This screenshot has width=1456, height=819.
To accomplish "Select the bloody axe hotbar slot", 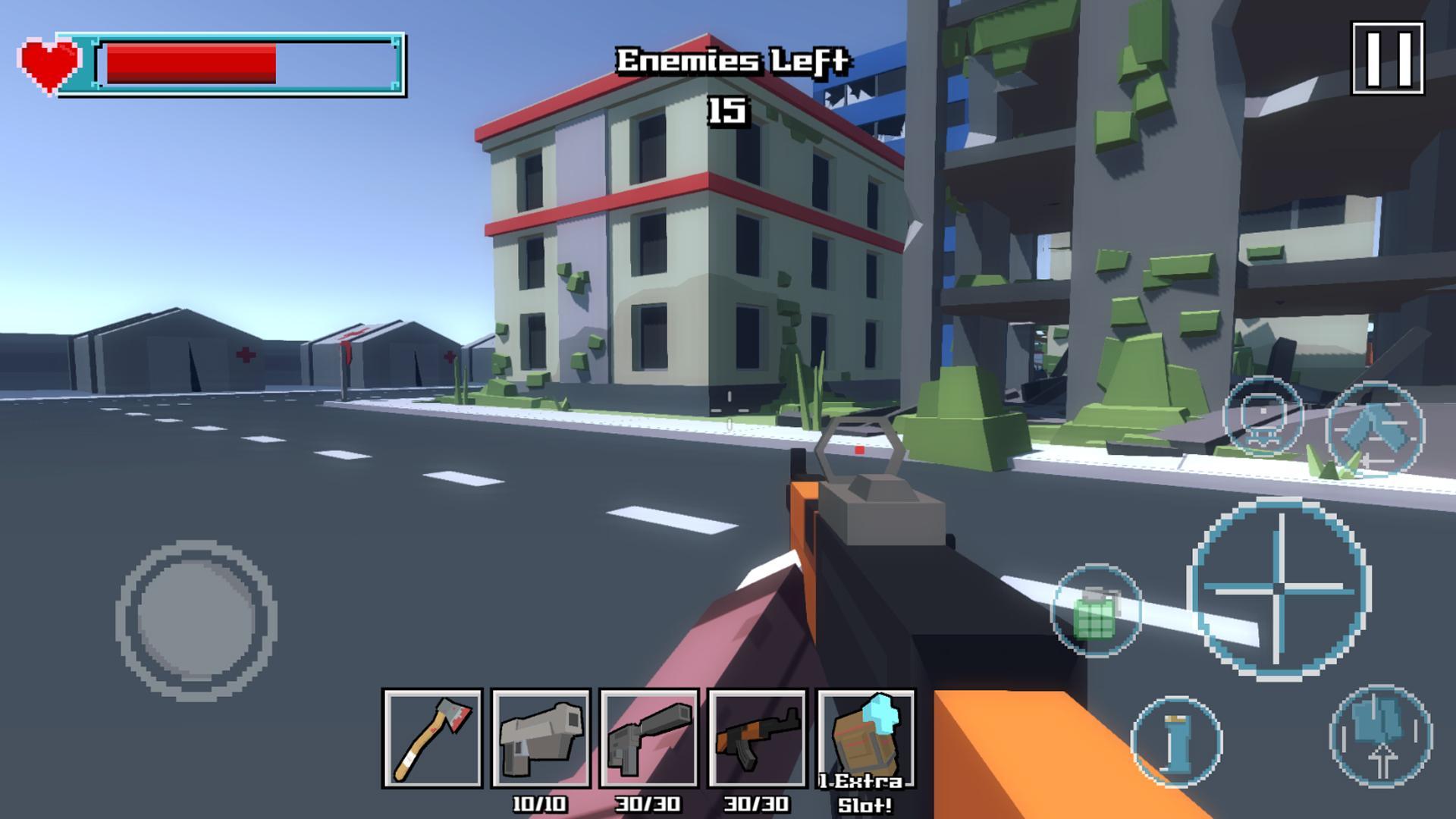I will (x=433, y=738).
